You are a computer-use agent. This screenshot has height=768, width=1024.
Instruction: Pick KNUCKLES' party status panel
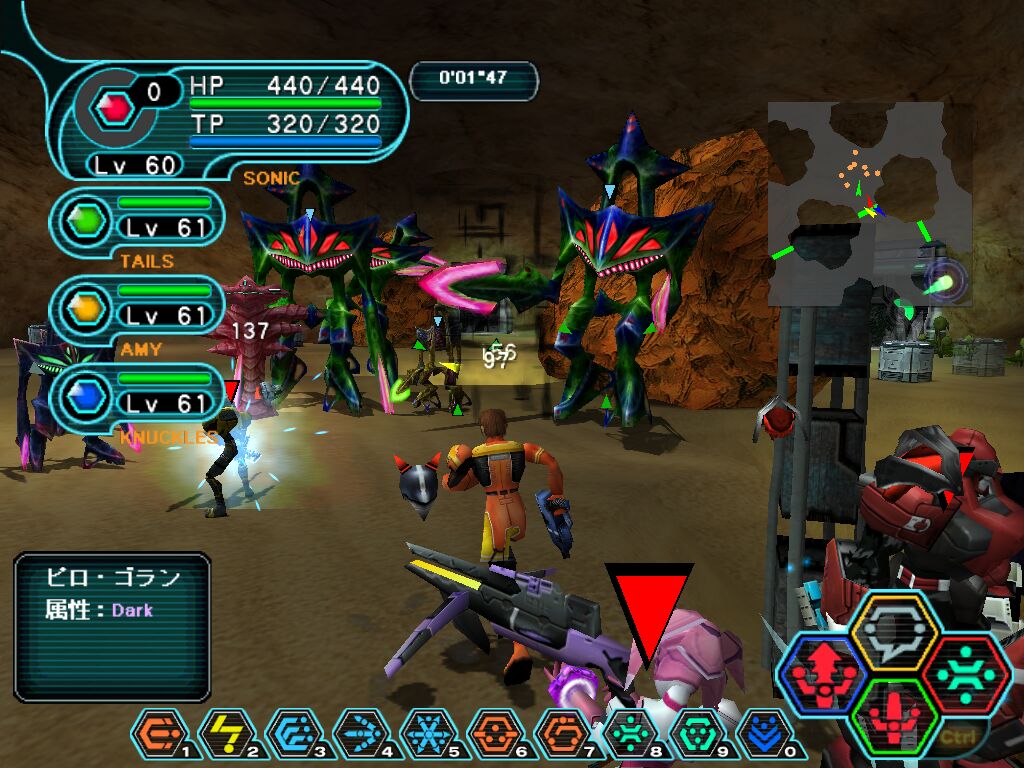(138, 394)
